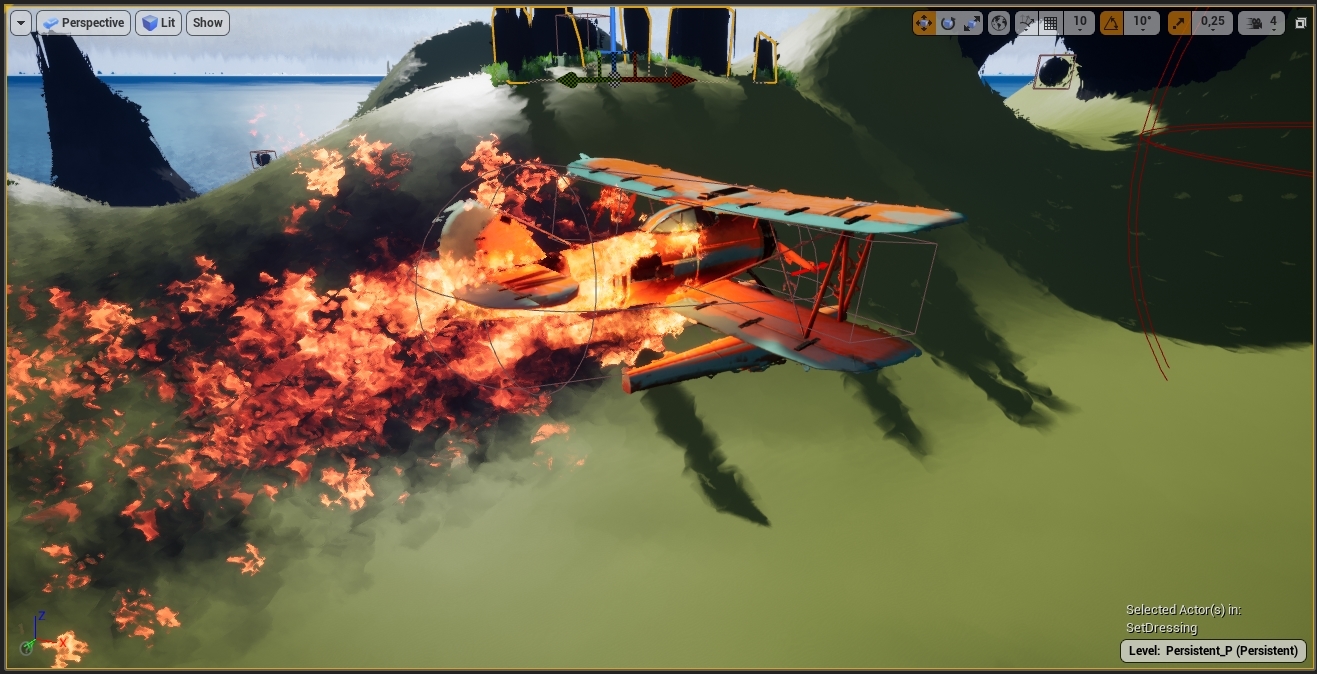The image size is (1317, 674).
Task: Toggle scale snapping arrow icon
Action: pos(1180,22)
